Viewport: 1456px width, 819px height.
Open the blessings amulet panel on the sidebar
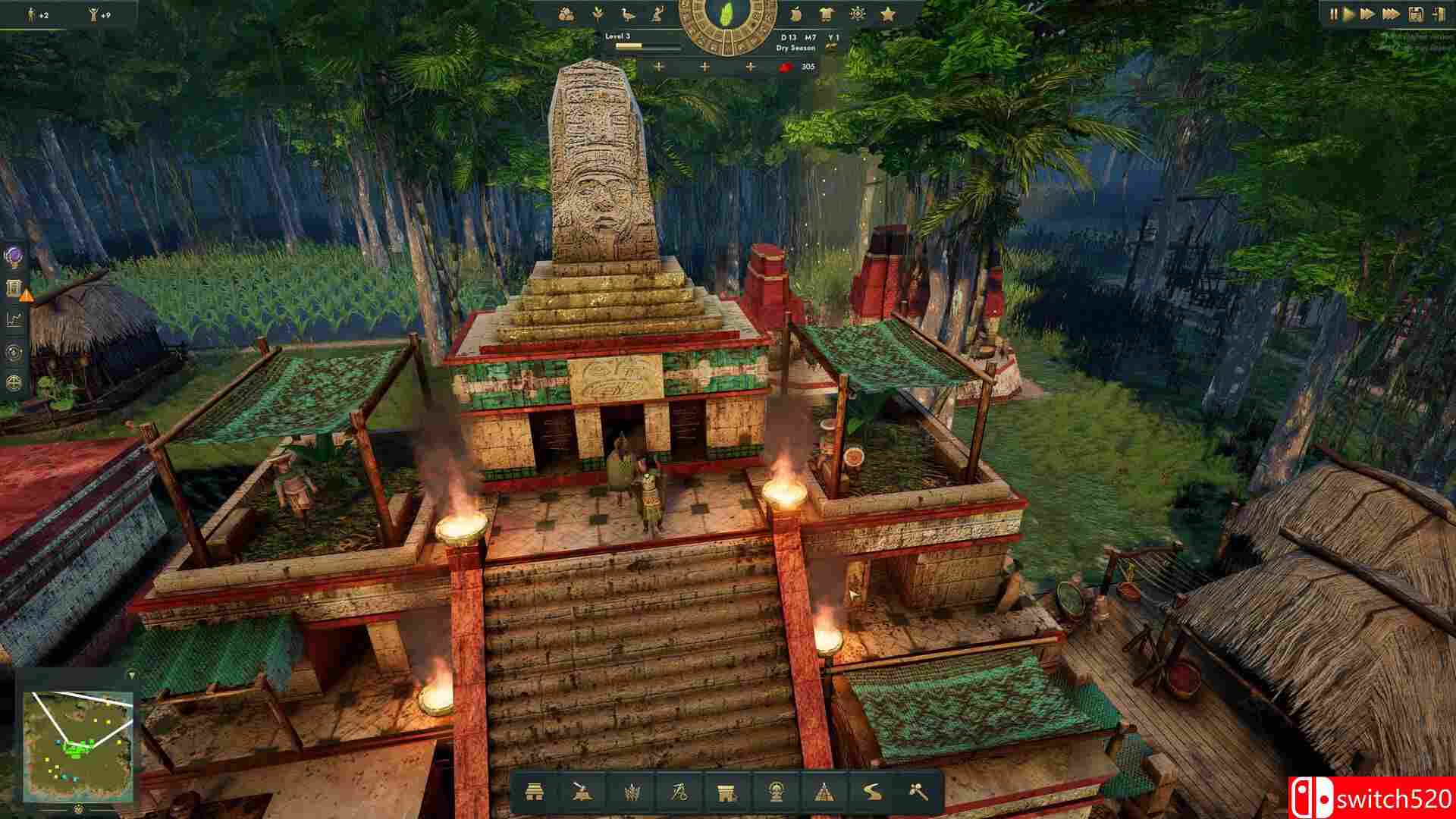tap(14, 257)
